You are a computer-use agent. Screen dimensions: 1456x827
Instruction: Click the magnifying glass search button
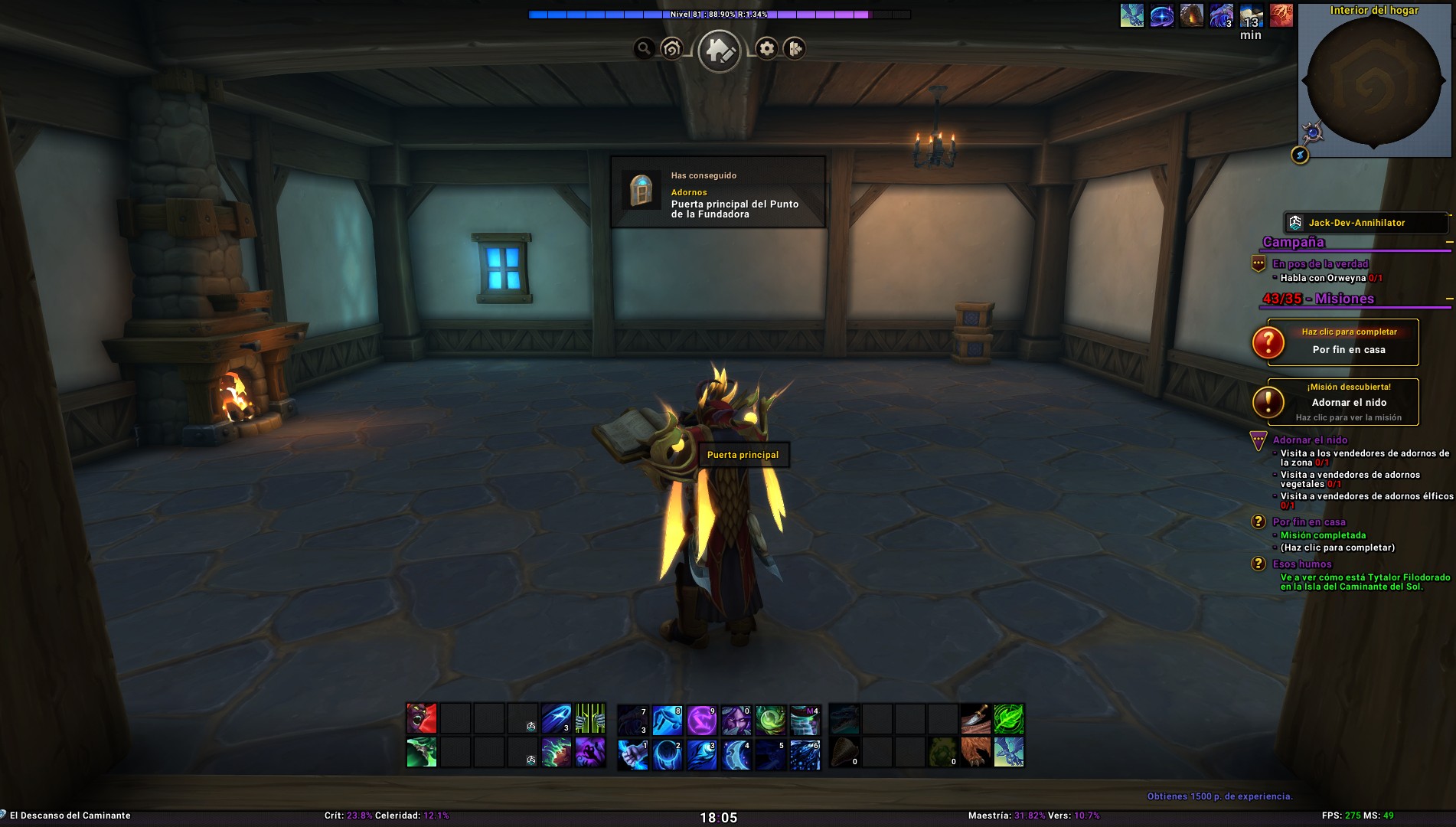click(x=644, y=49)
